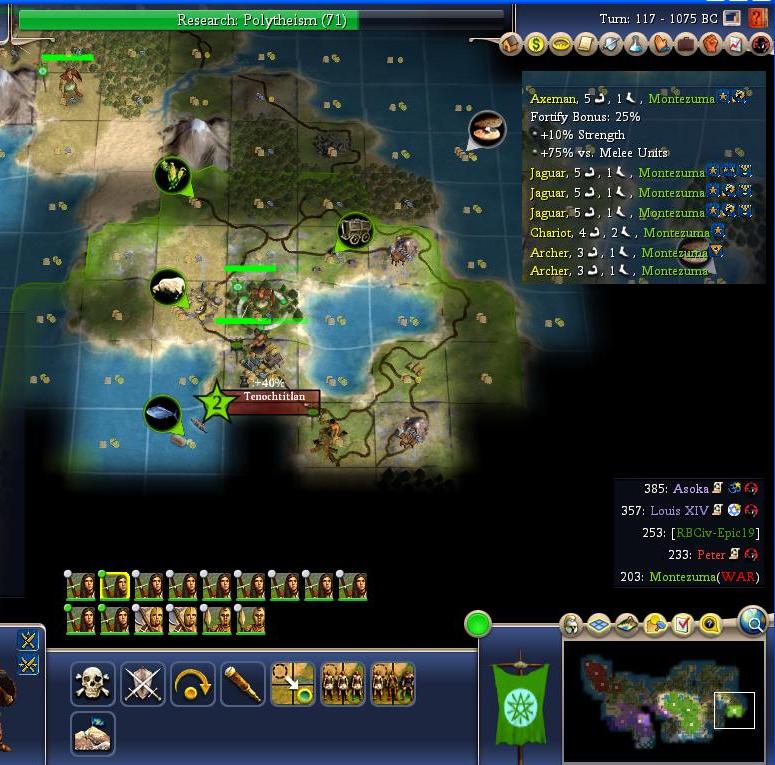Delete unit with skull and crossbones button

[x=92, y=685]
